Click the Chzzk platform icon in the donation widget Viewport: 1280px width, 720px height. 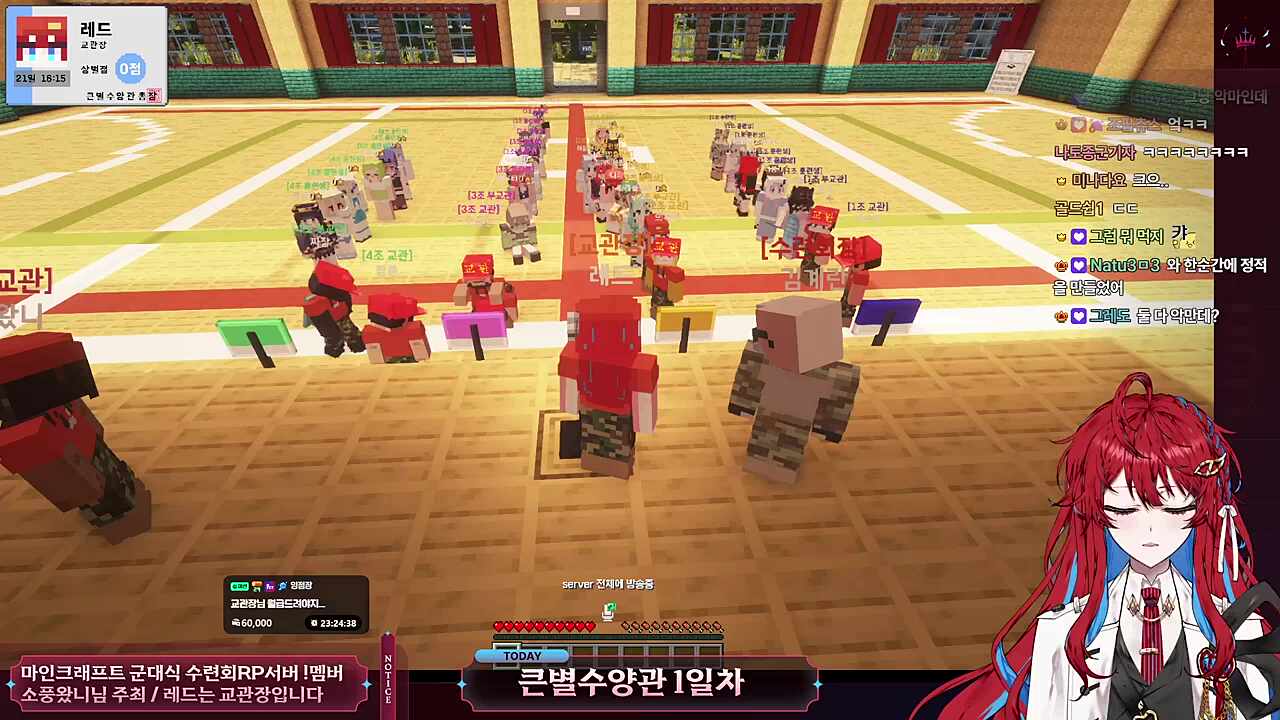coord(240,586)
